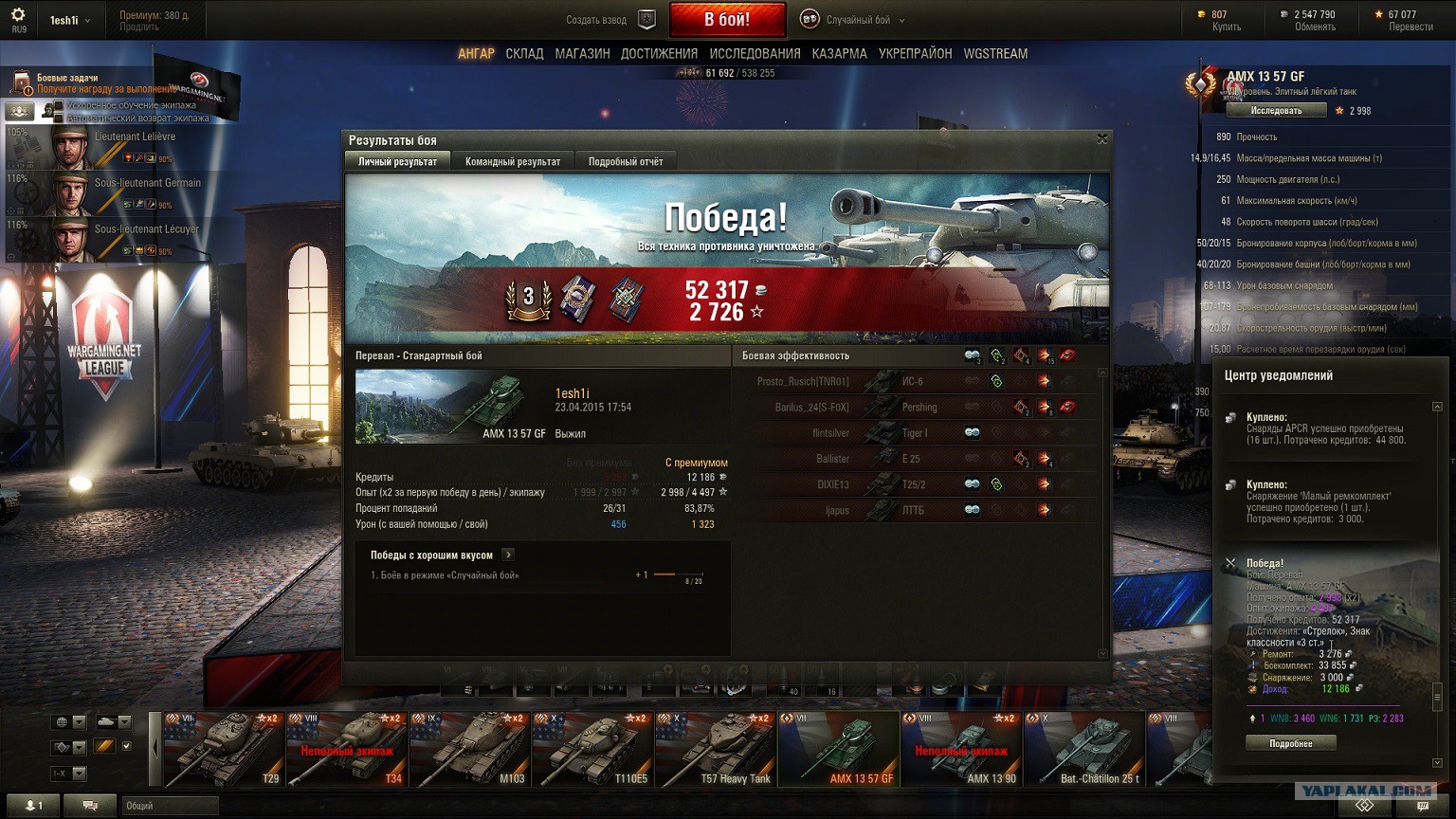Switch to «Командный результат» tab

[512, 161]
